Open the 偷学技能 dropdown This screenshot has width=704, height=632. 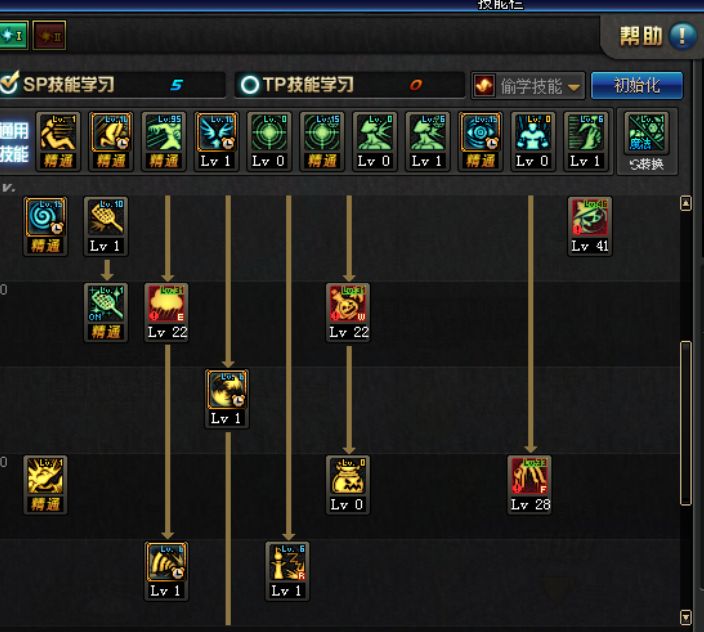(528, 85)
